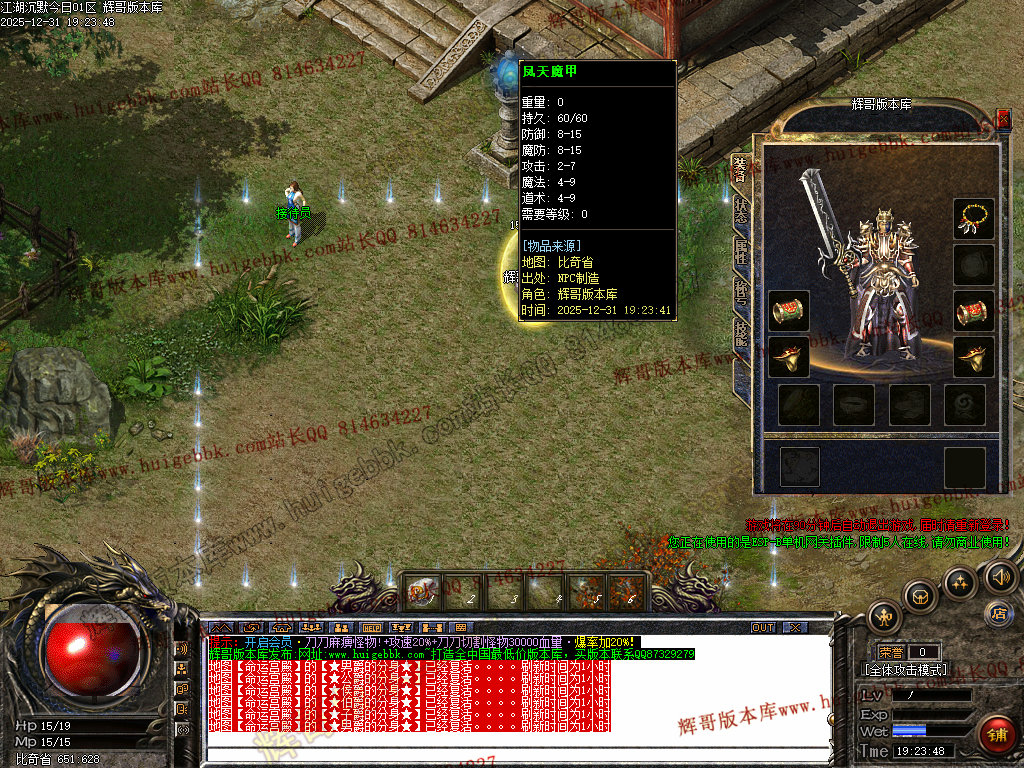Open the character panel round button
Image resolution: width=1024 pixels, height=768 pixels.
point(885,615)
